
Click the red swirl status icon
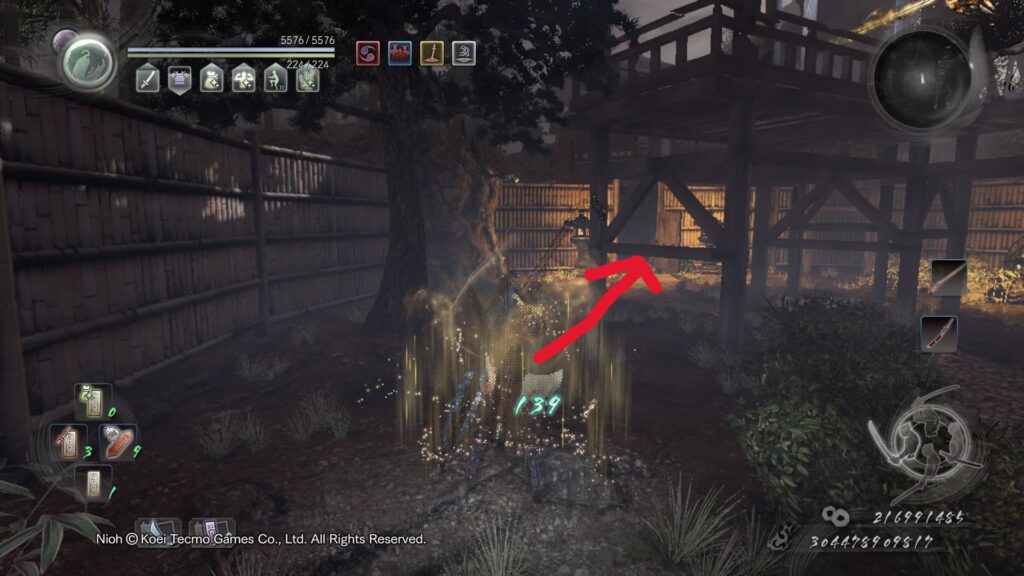368,53
